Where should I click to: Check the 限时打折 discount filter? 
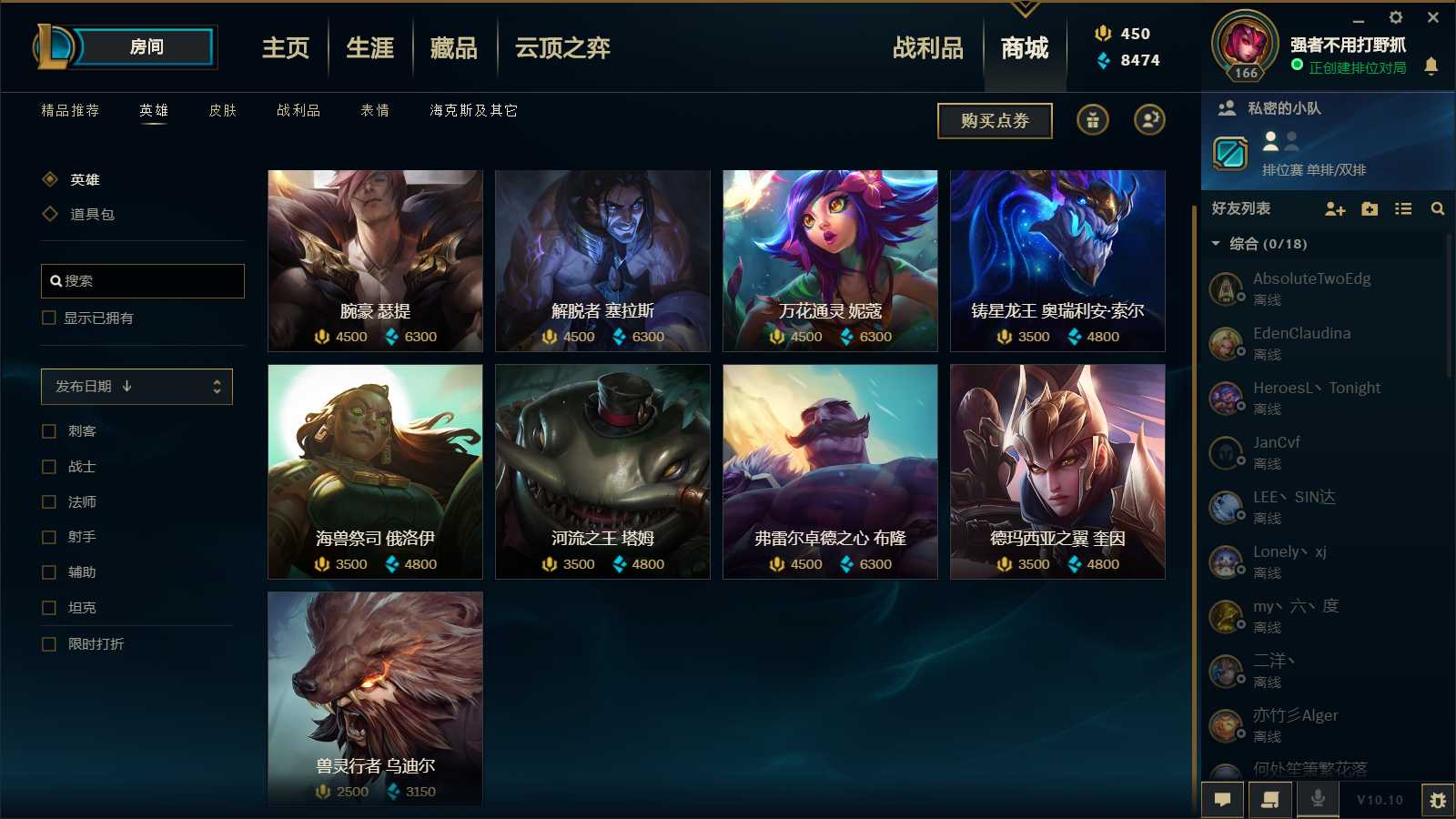coord(49,644)
